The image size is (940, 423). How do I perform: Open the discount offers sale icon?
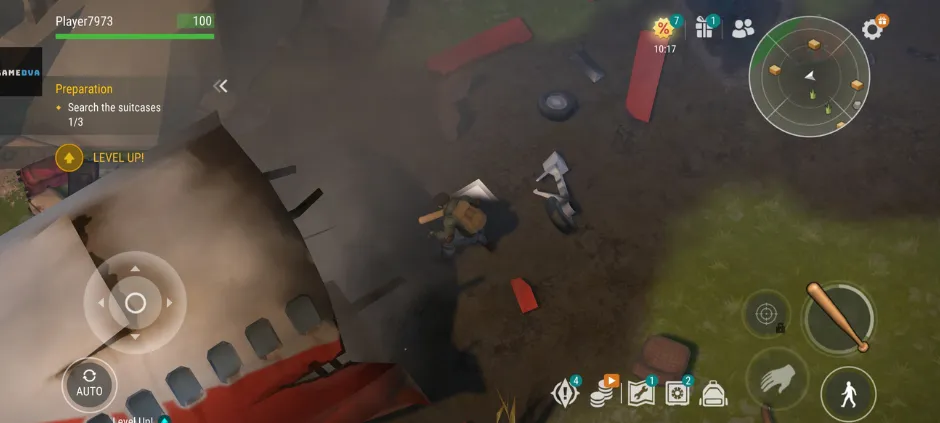click(664, 29)
